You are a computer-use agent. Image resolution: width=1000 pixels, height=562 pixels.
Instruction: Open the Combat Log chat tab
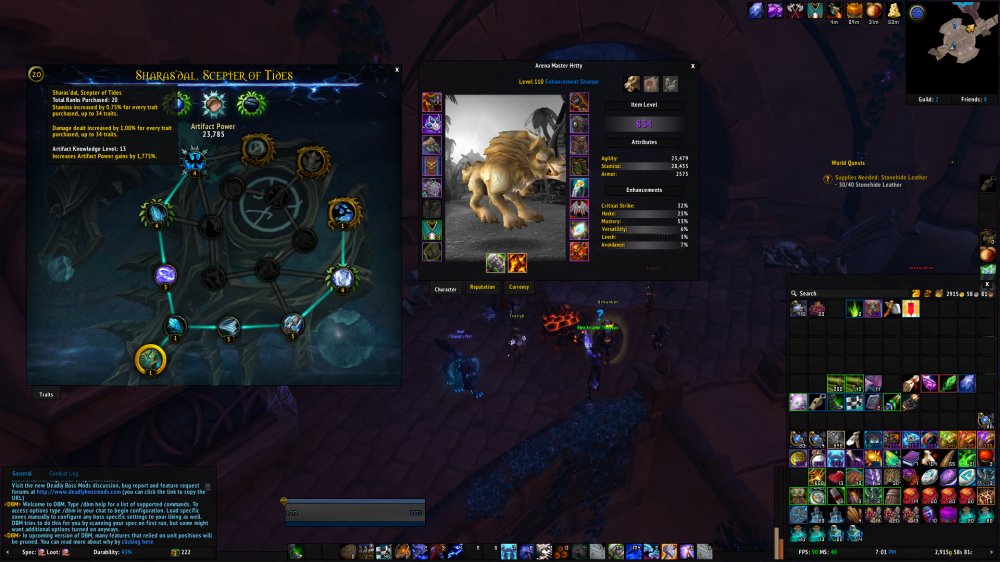coord(64,473)
